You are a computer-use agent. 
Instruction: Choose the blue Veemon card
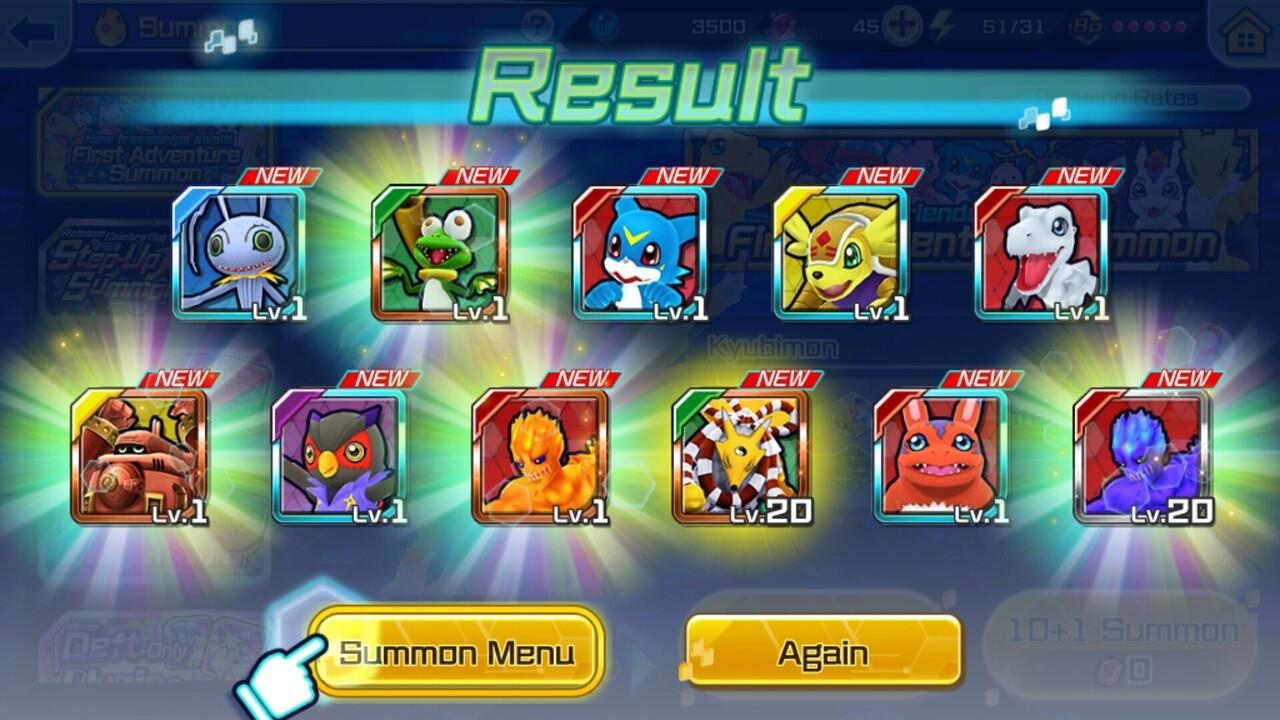(x=640, y=254)
